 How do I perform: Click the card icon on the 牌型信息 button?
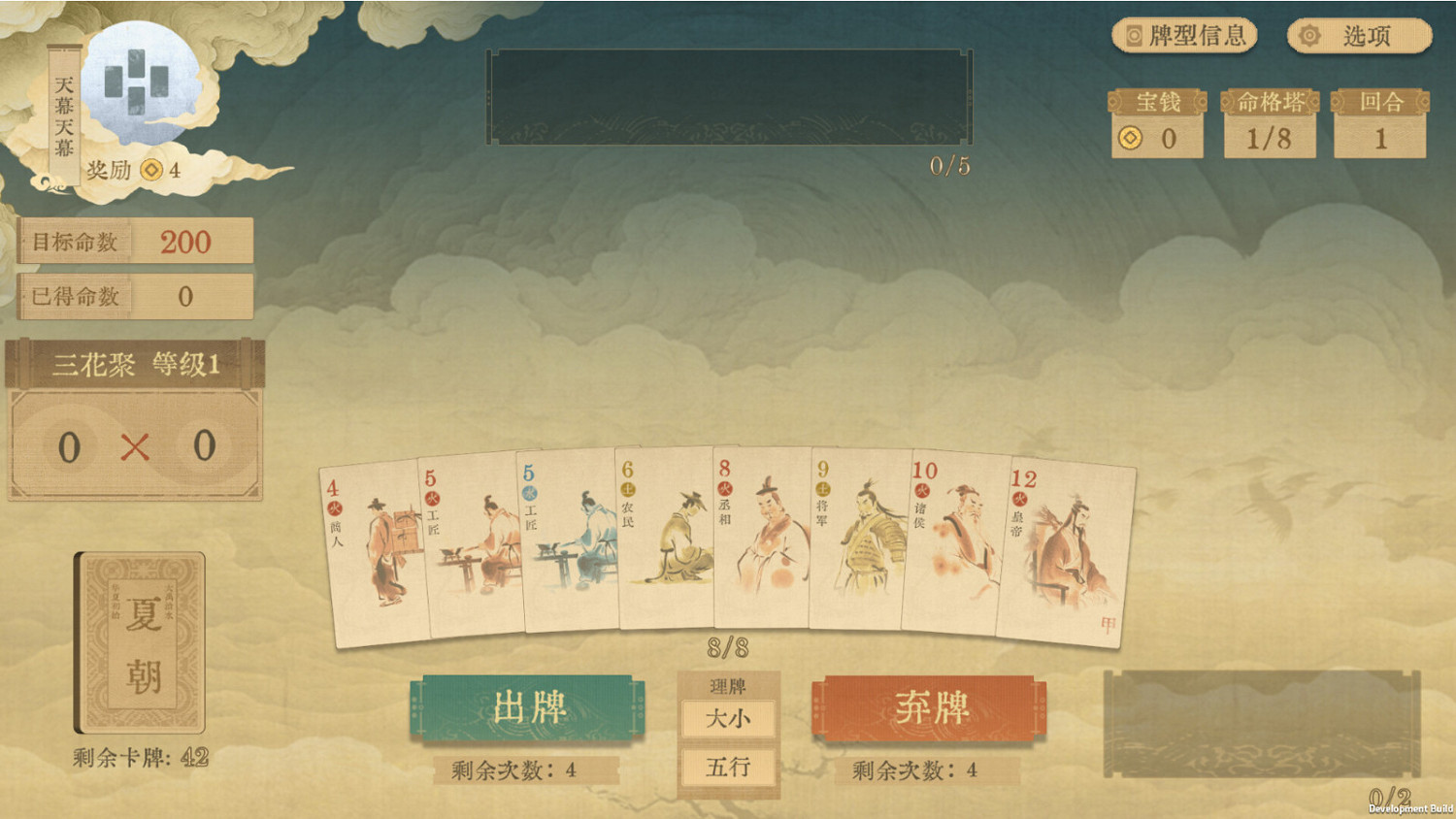click(1134, 35)
